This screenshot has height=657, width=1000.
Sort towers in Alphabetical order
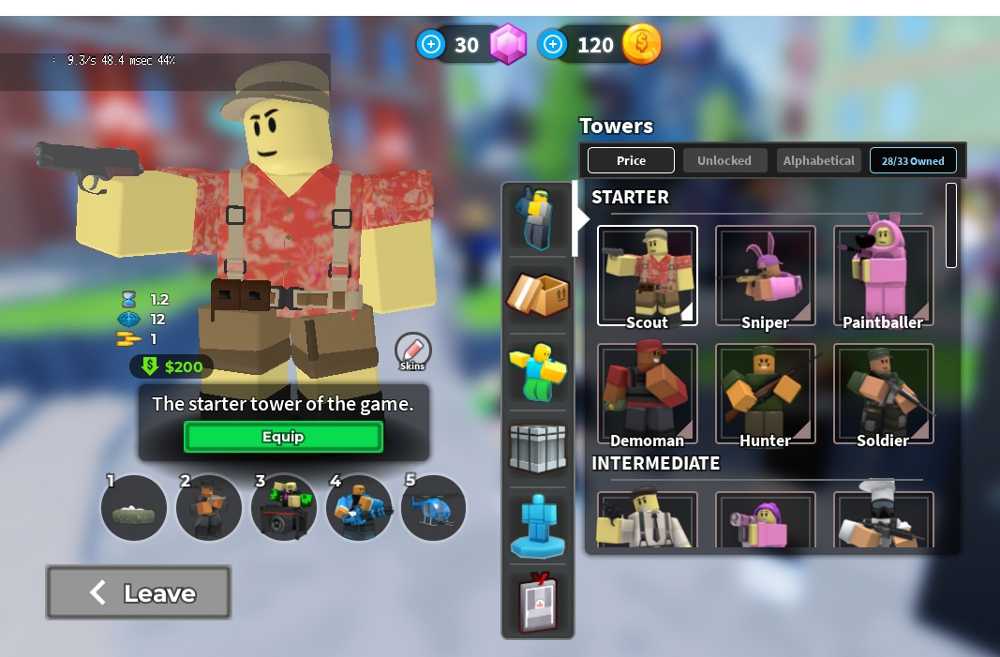click(819, 161)
